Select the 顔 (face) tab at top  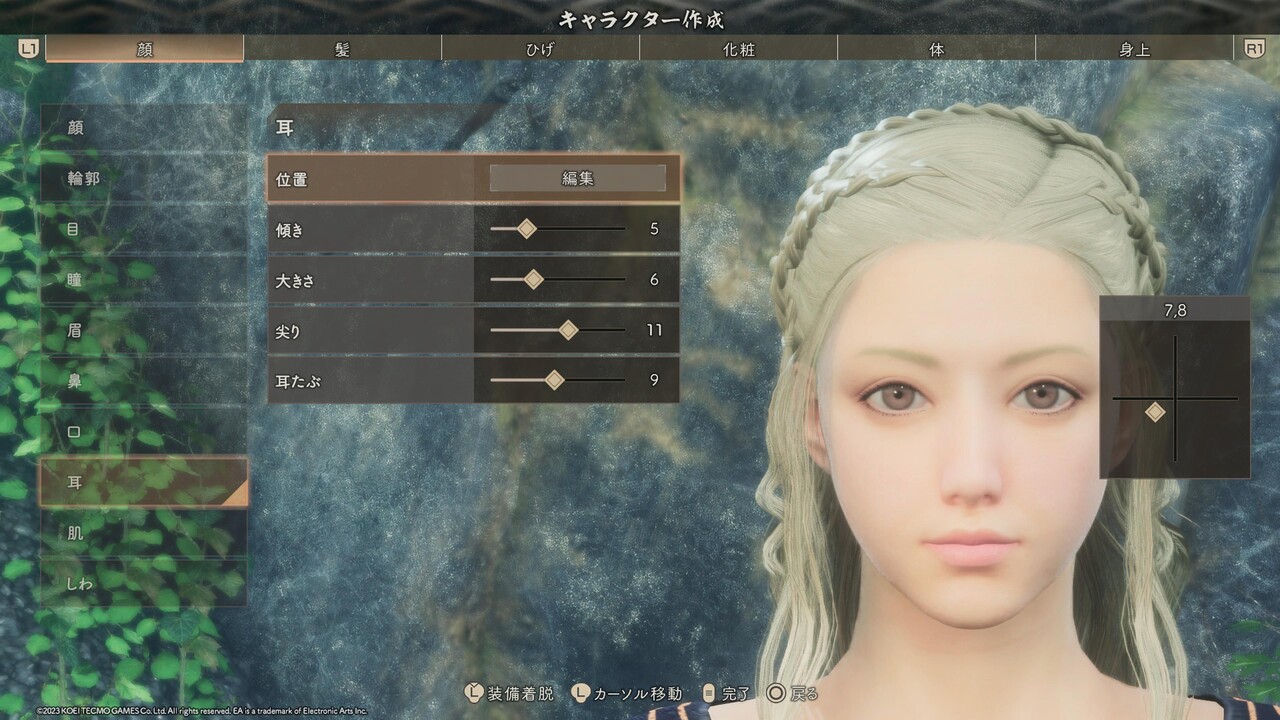pos(145,49)
